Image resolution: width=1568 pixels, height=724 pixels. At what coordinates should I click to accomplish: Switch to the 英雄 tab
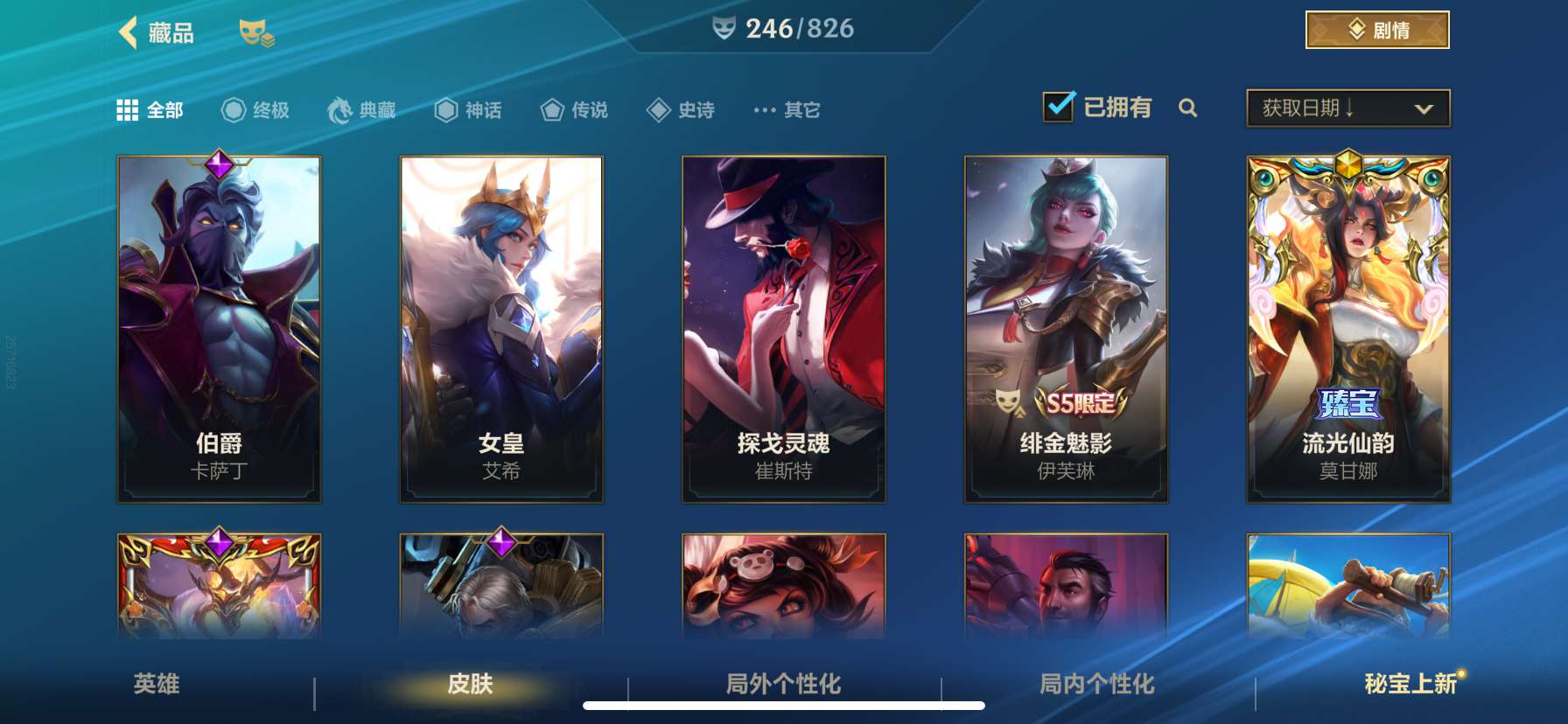(156, 686)
